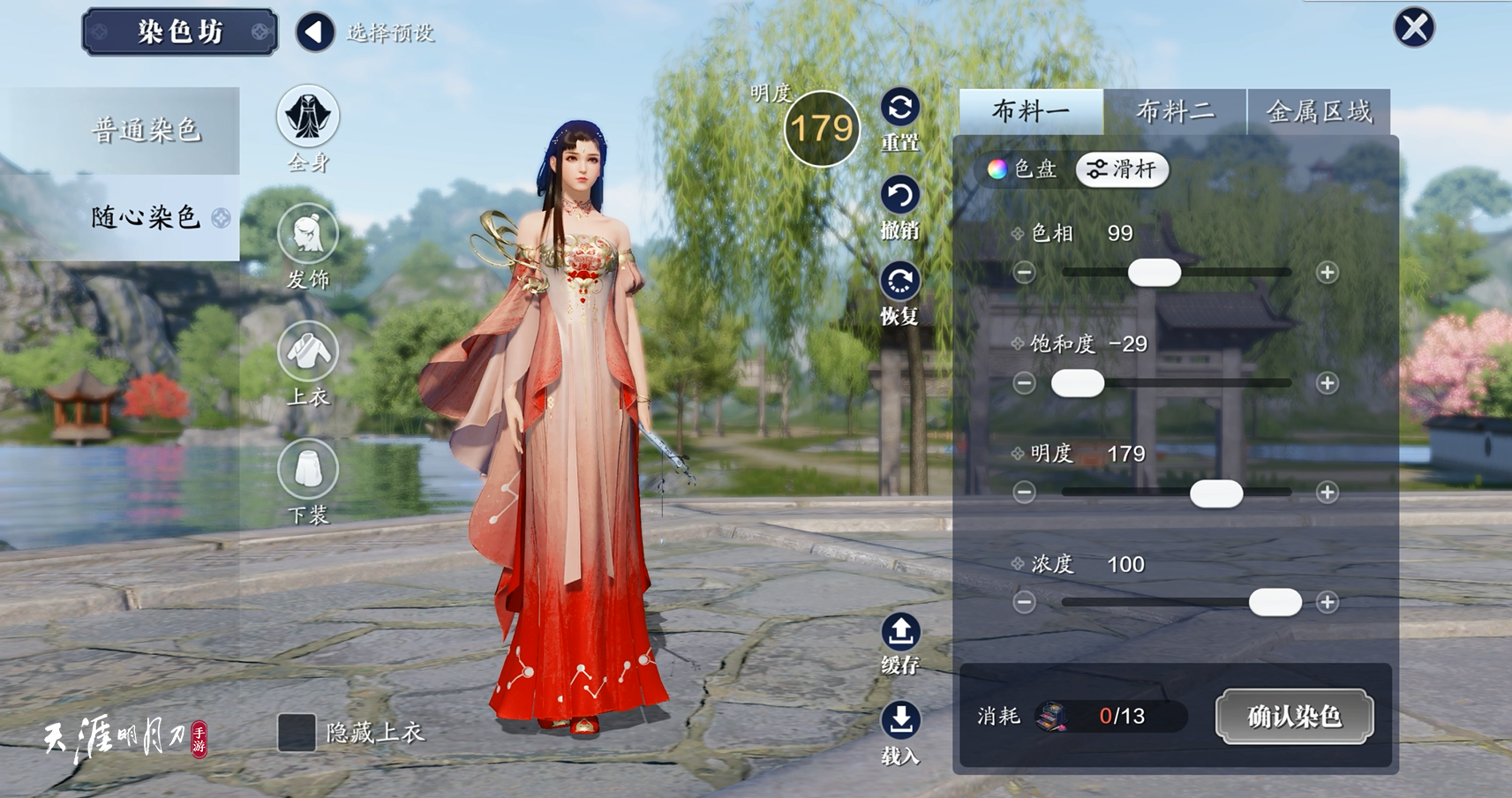The image size is (1512, 798).
Task: Decrease 饱和度 saturation with the minus button
Action: (1024, 383)
